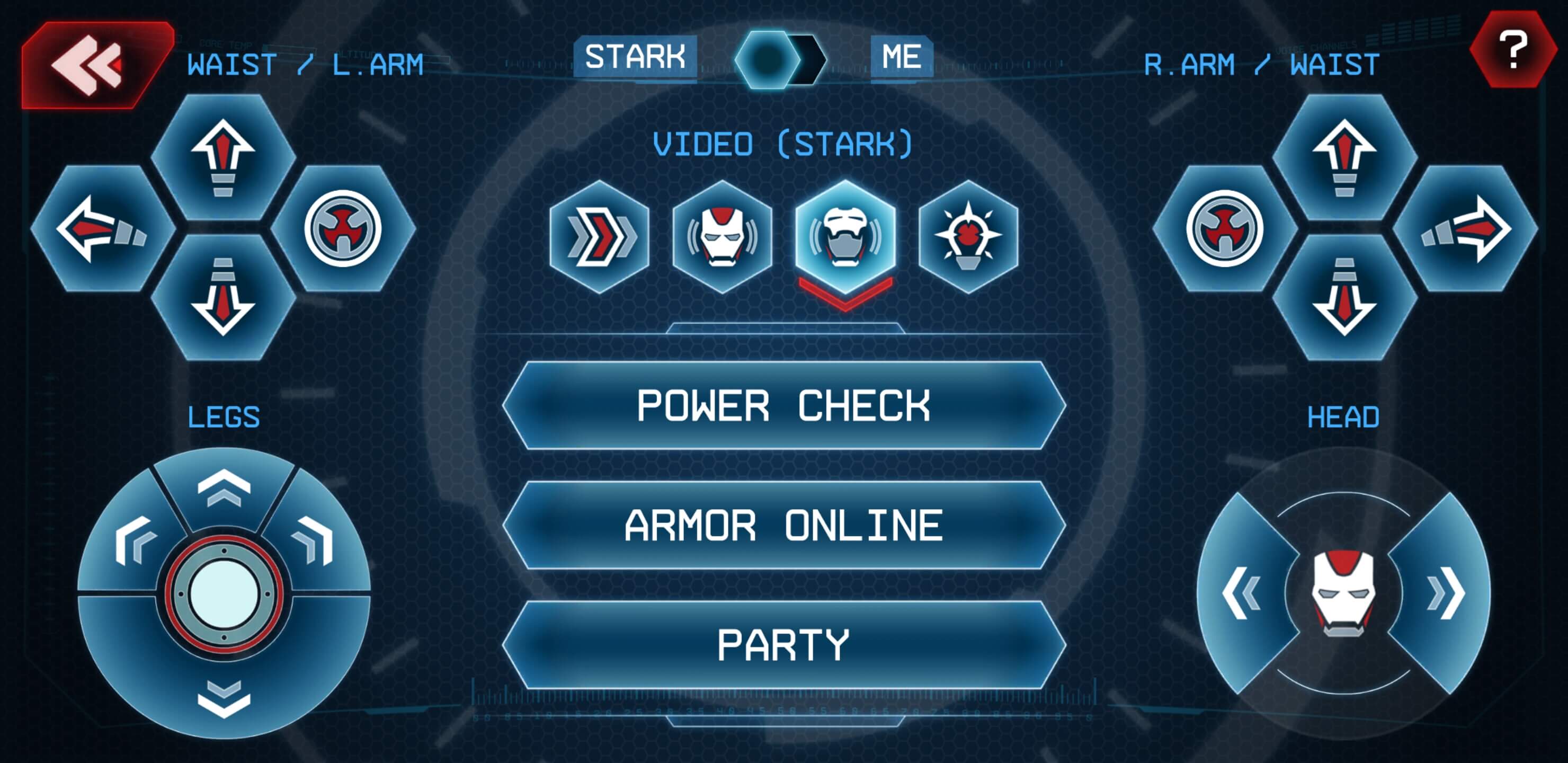The width and height of the screenshot is (1568, 763).
Task: Rotate waist left using curved left arrow
Action: pos(102,228)
